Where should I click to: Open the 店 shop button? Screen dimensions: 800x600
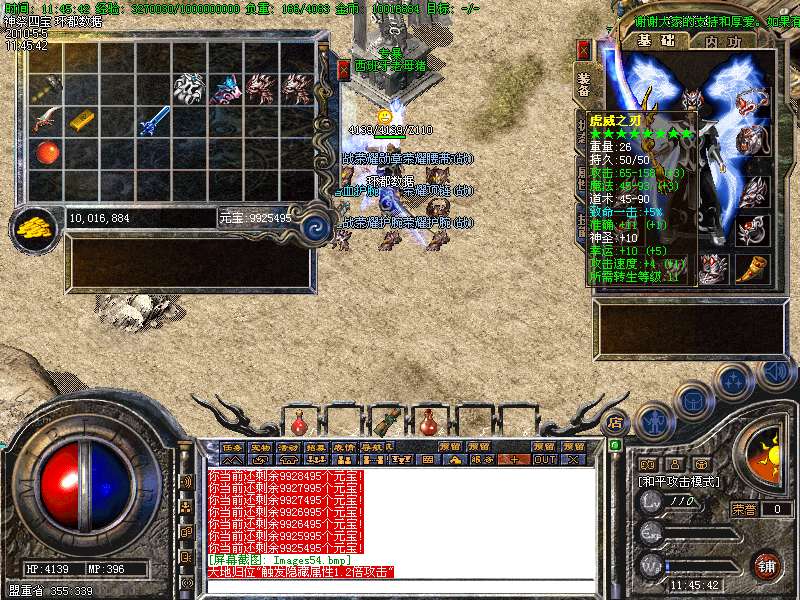(616, 422)
